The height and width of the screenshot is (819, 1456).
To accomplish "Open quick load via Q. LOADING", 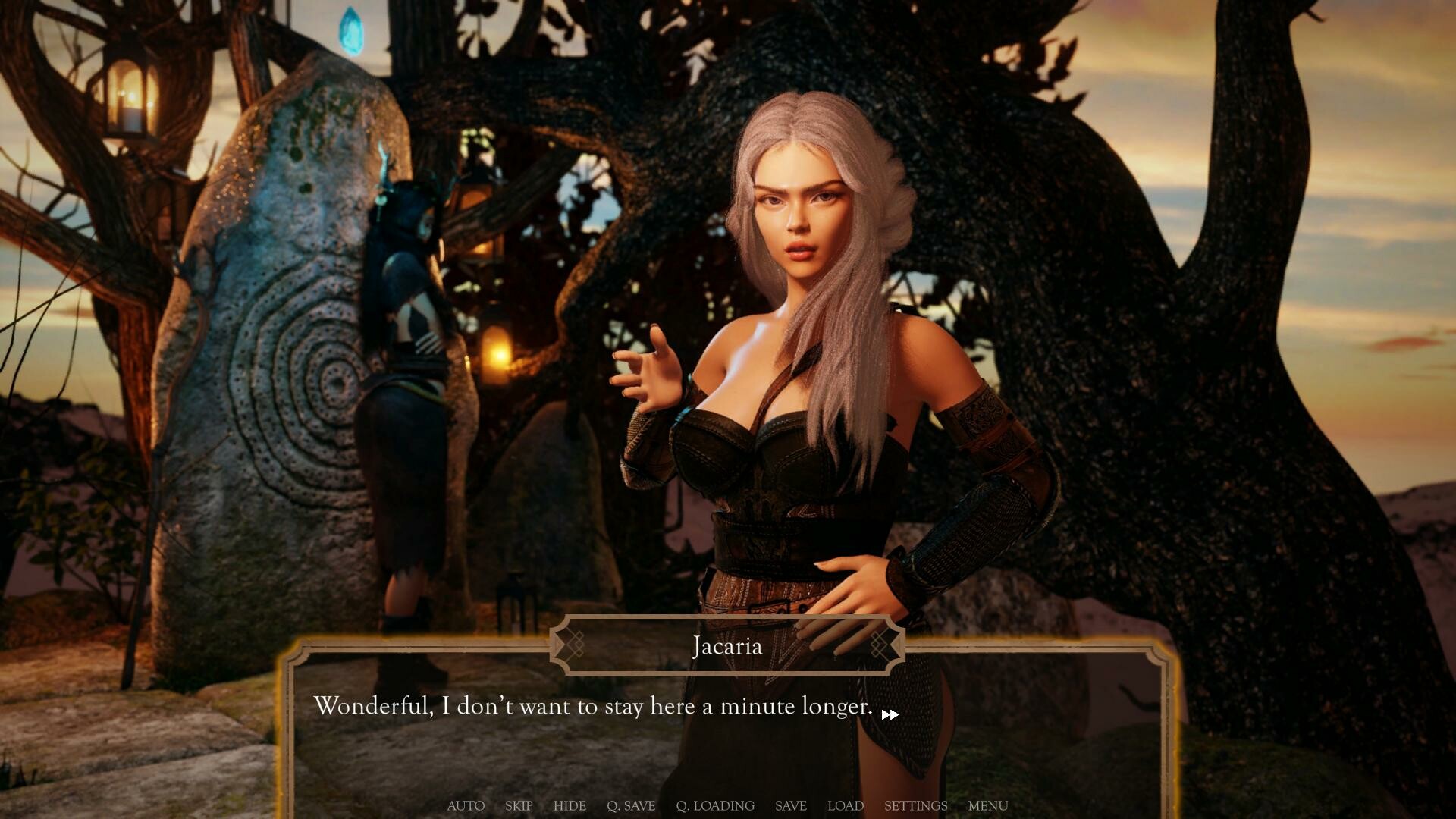I will coord(716,806).
